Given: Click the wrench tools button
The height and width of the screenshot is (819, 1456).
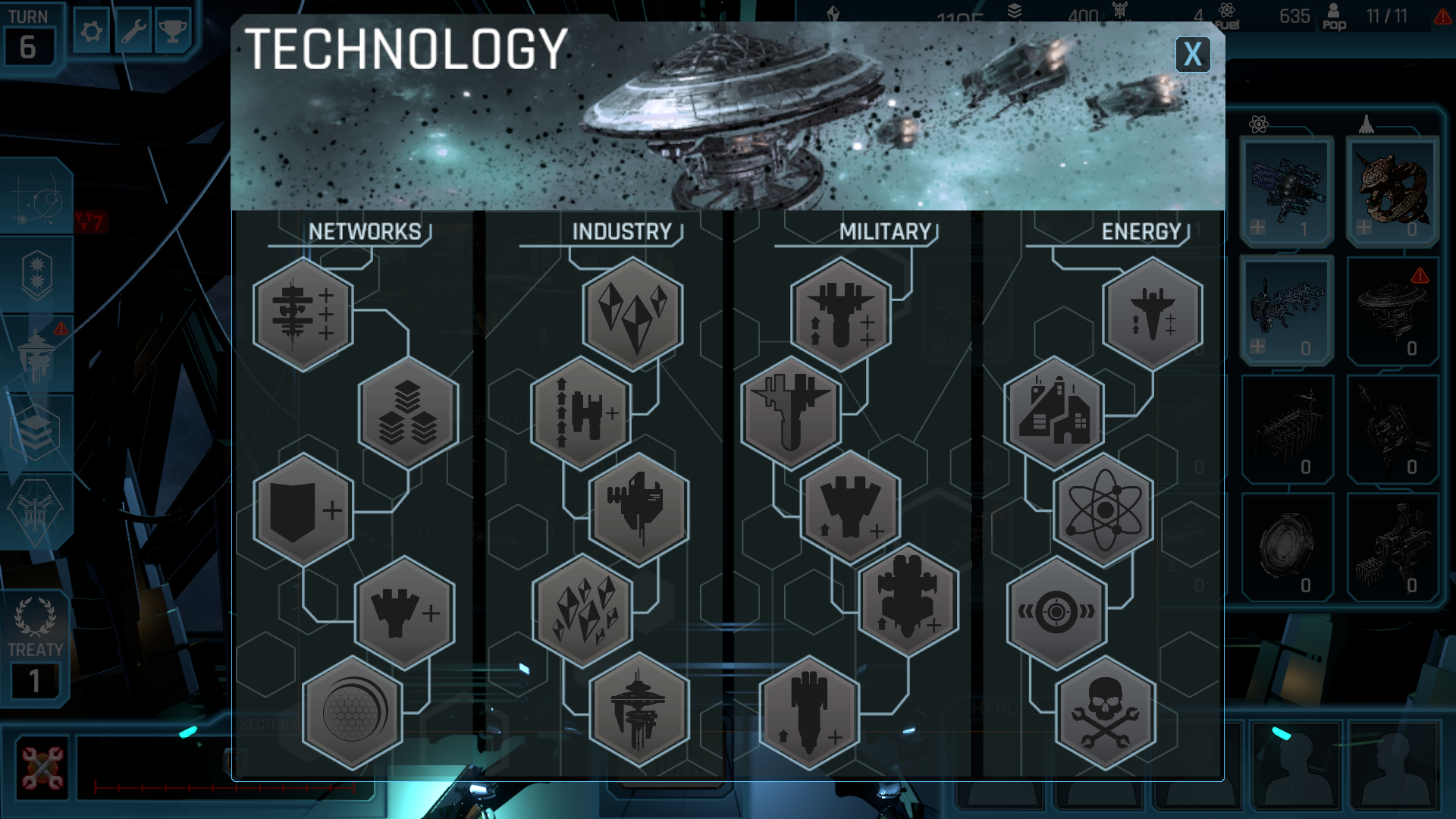Looking at the screenshot, I should [133, 32].
